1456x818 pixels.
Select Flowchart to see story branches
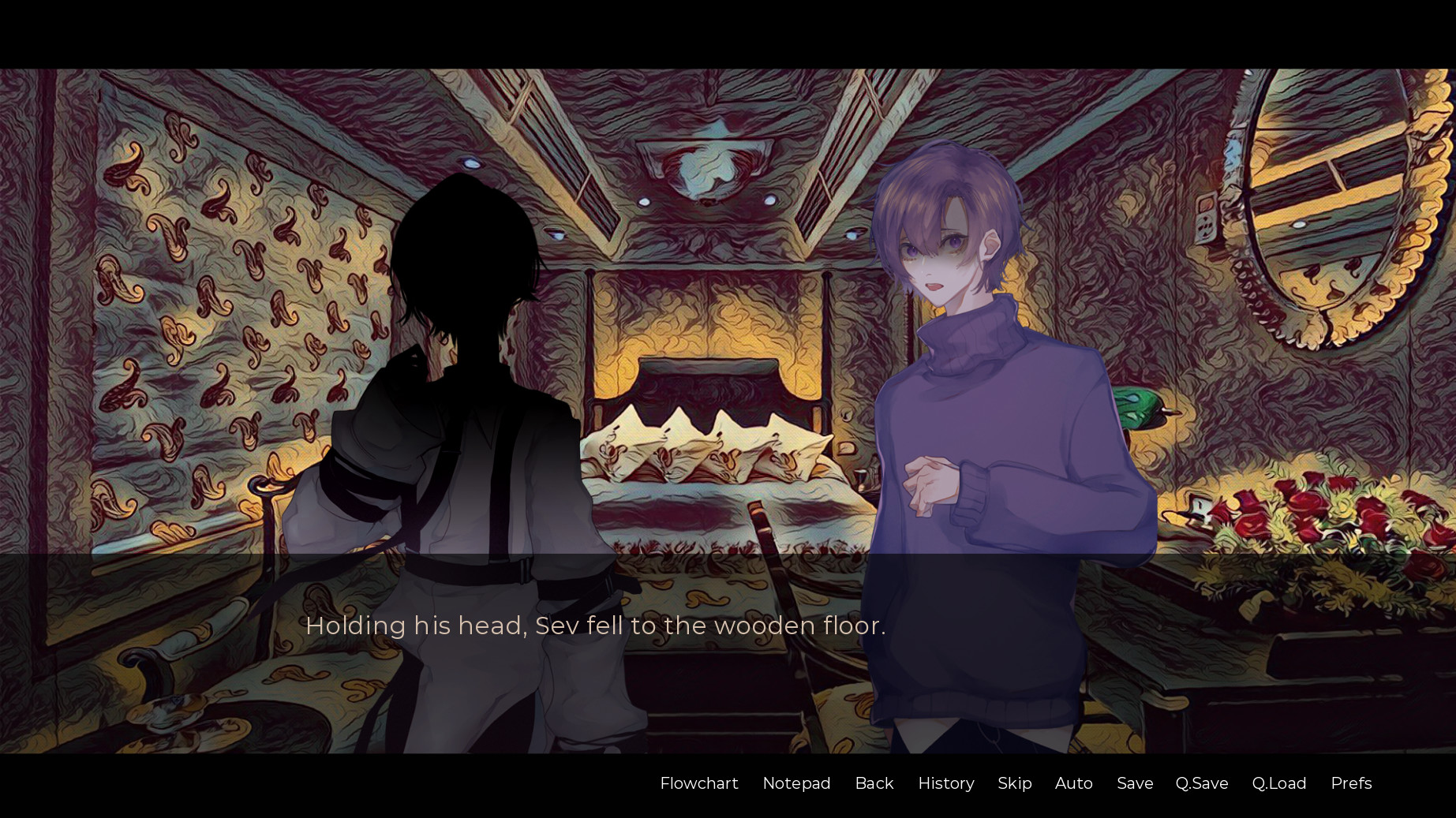(x=698, y=783)
